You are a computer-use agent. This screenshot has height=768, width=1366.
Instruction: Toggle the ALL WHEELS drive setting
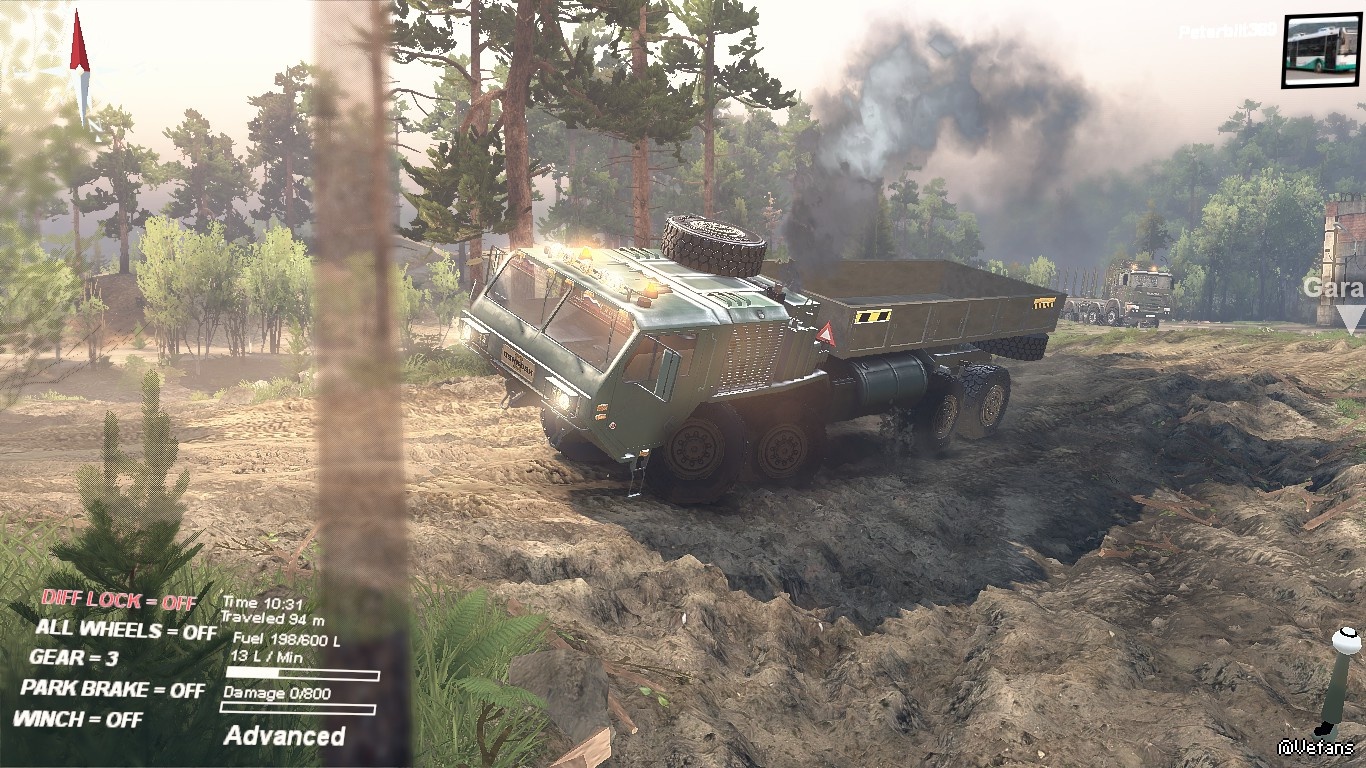(125, 631)
